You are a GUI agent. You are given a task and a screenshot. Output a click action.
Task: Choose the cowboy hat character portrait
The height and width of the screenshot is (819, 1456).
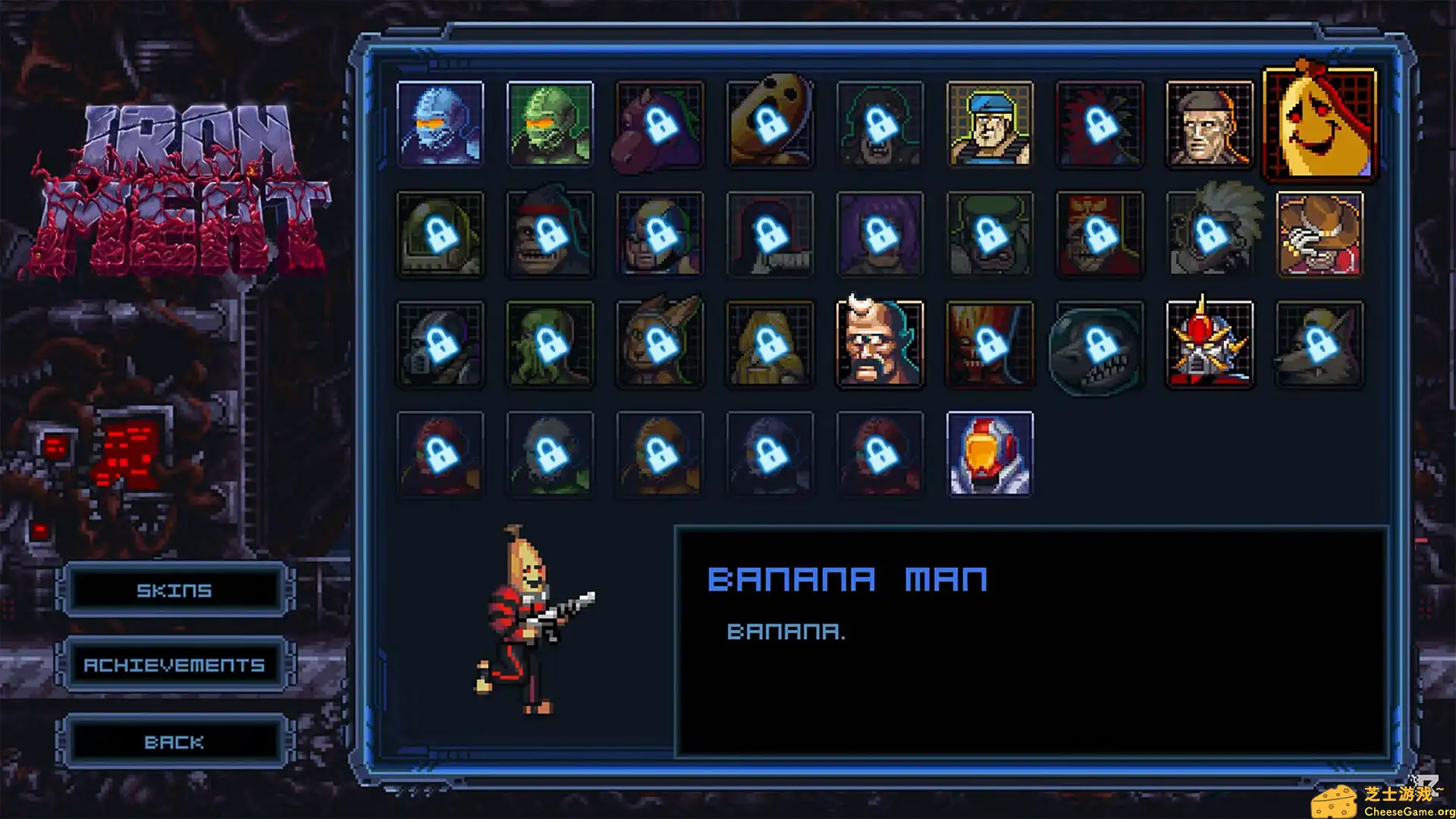click(x=1318, y=235)
